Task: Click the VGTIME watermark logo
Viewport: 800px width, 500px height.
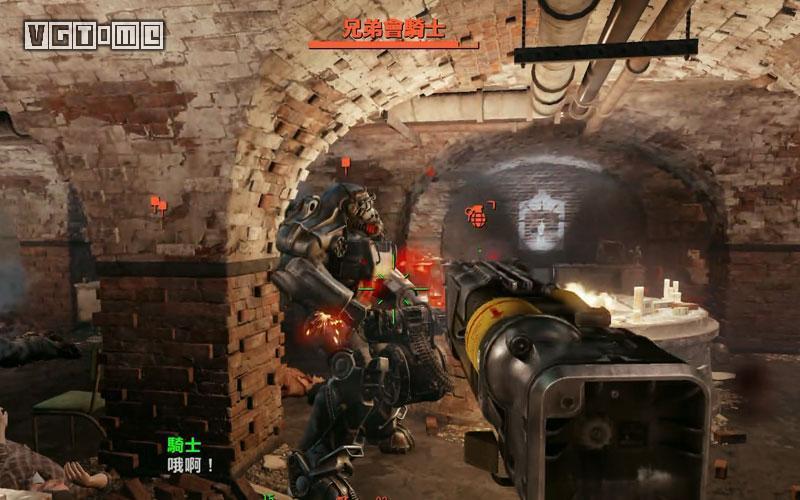Action: pyautogui.click(x=97, y=36)
